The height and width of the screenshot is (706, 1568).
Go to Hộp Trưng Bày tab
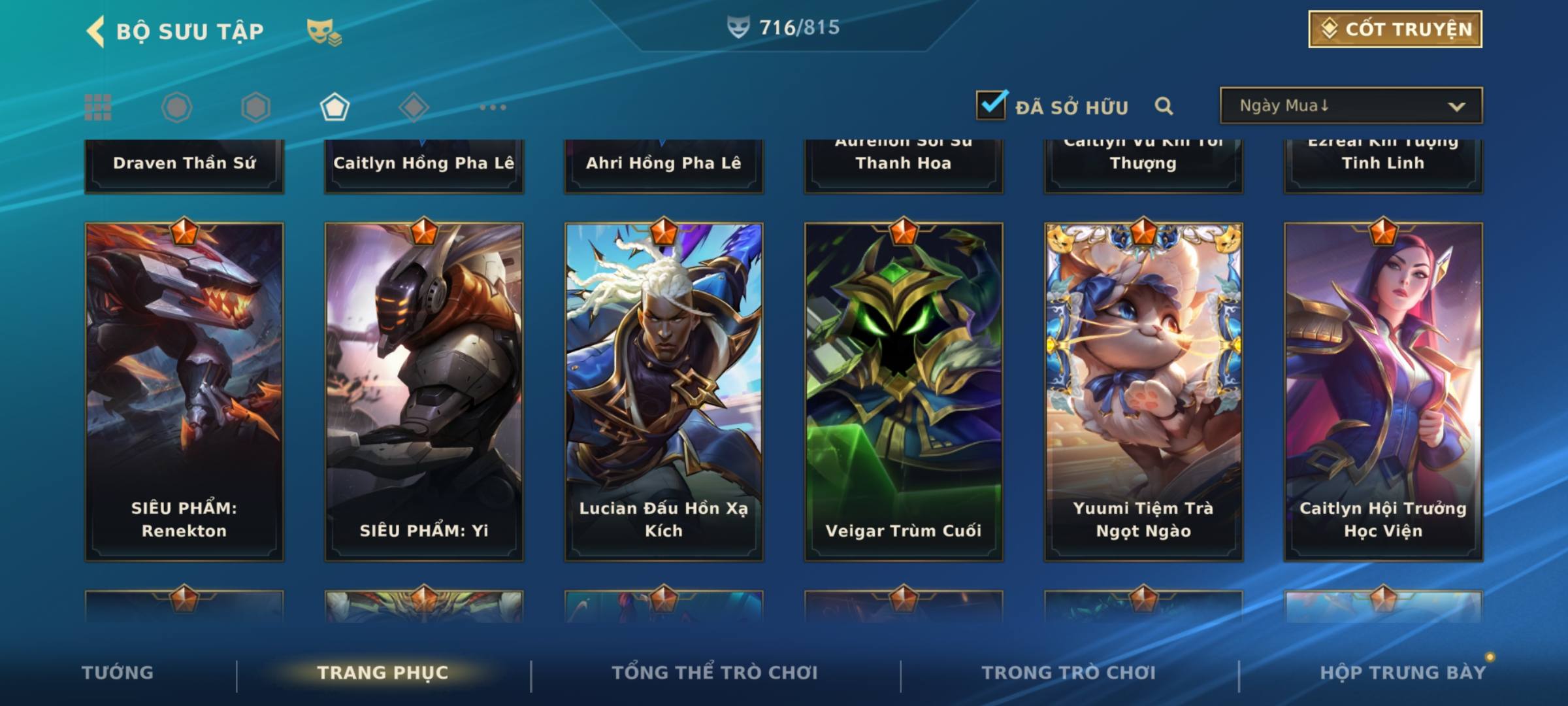[1403, 673]
